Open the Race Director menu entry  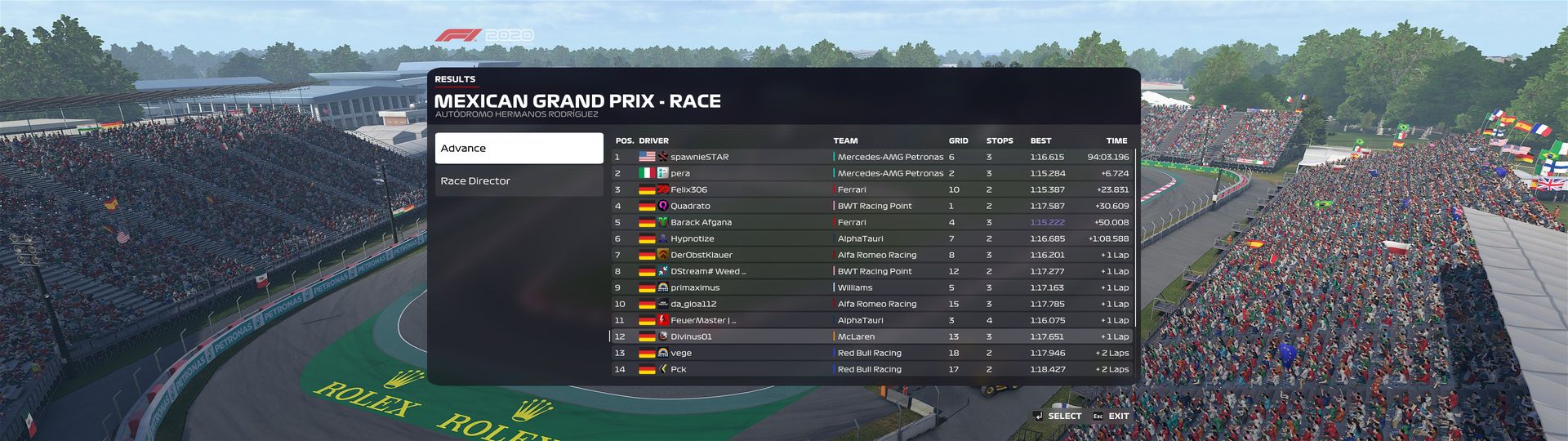[519, 181]
